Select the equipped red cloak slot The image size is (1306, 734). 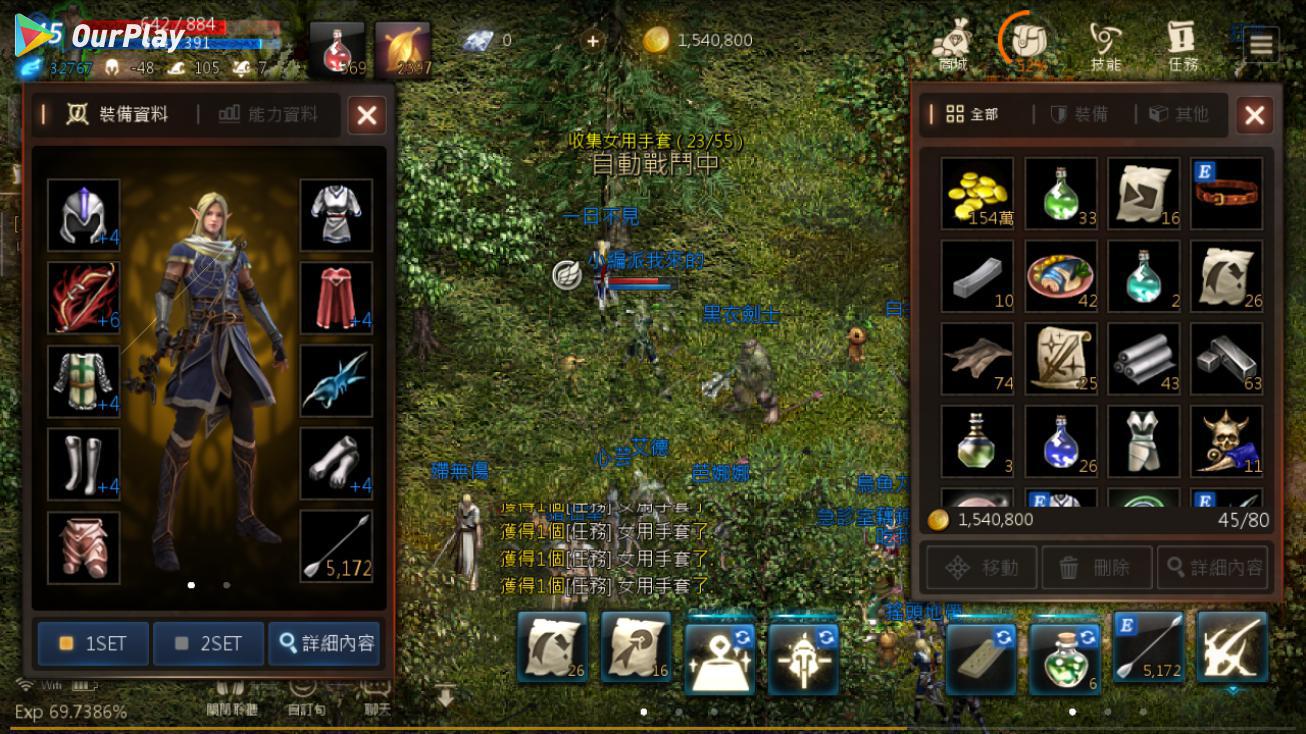click(x=336, y=298)
